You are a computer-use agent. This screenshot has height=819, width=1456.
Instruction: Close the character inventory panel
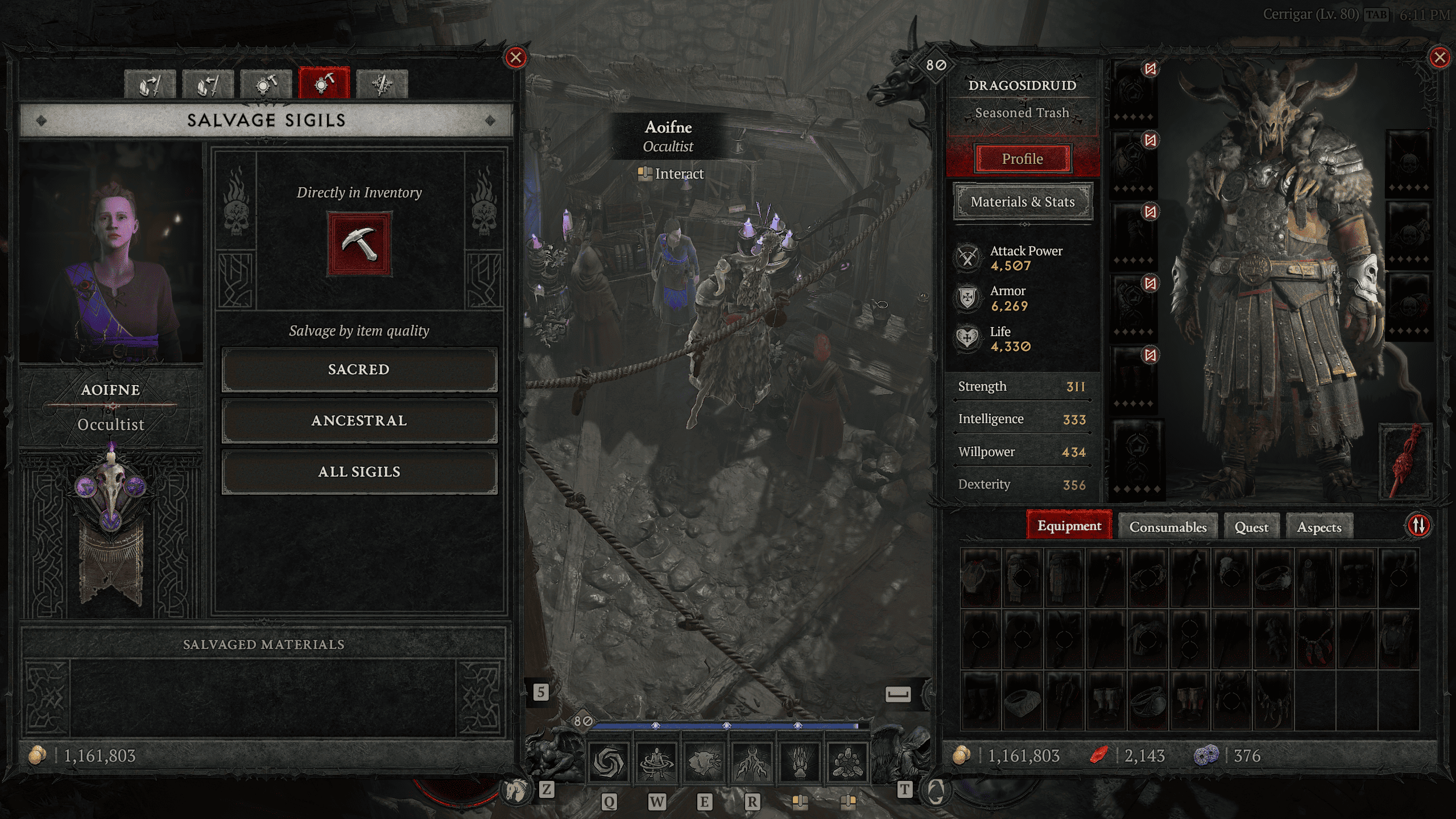pos(1440,57)
